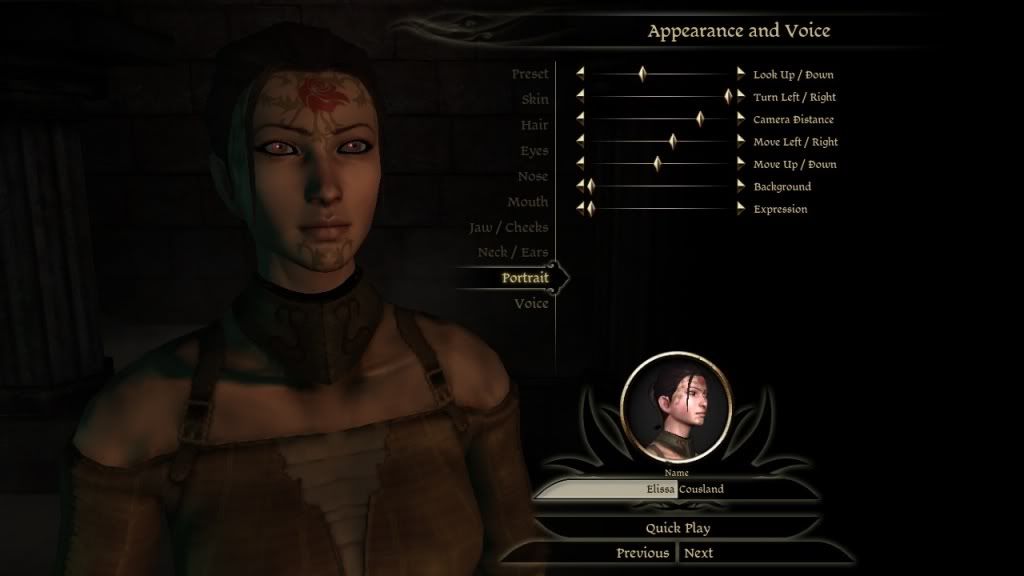The height and width of the screenshot is (576, 1024).
Task: Open the Jaw / Cheeks category
Action: click(x=509, y=228)
